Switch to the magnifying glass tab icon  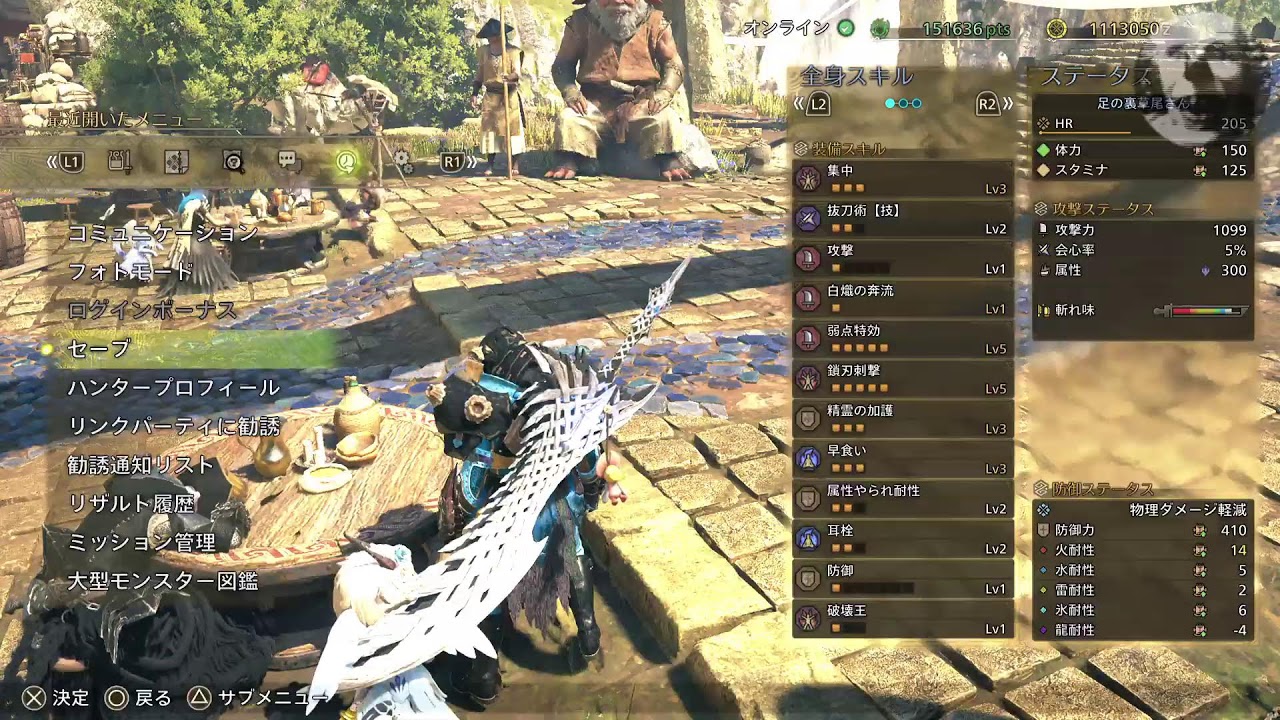point(233,161)
